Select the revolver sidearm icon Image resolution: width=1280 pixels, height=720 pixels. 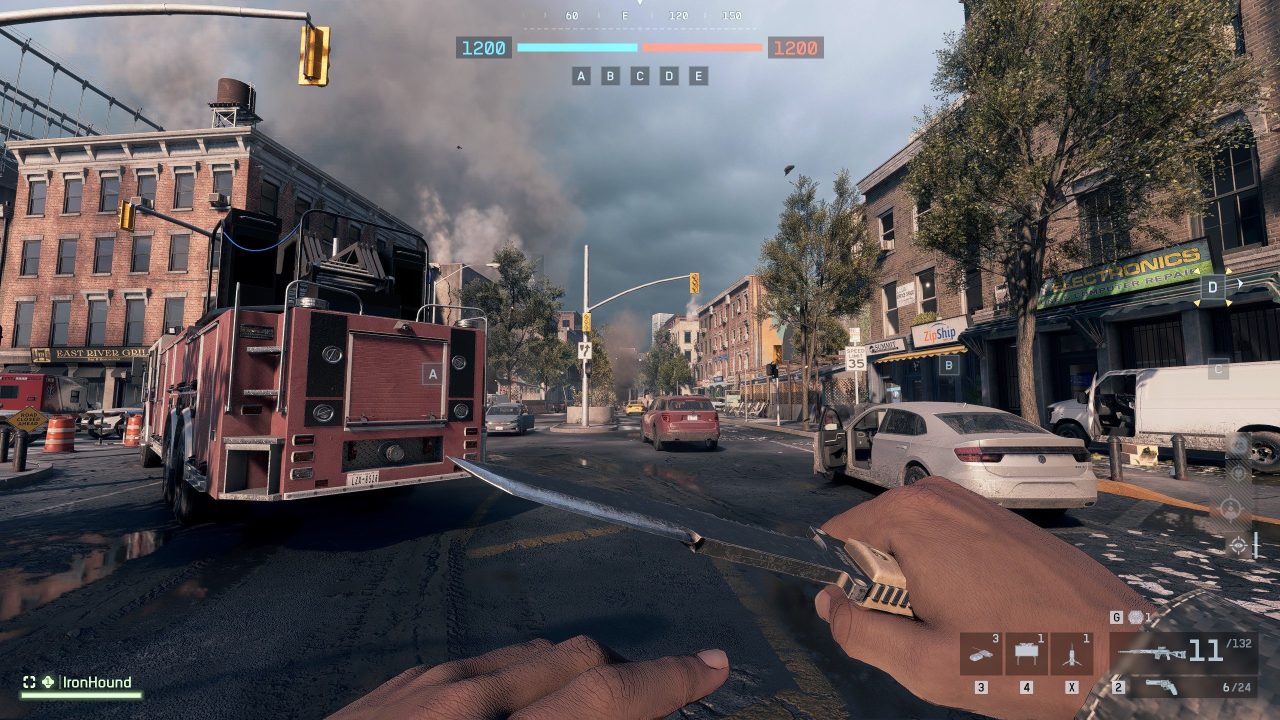click(x=1160, y=686)
